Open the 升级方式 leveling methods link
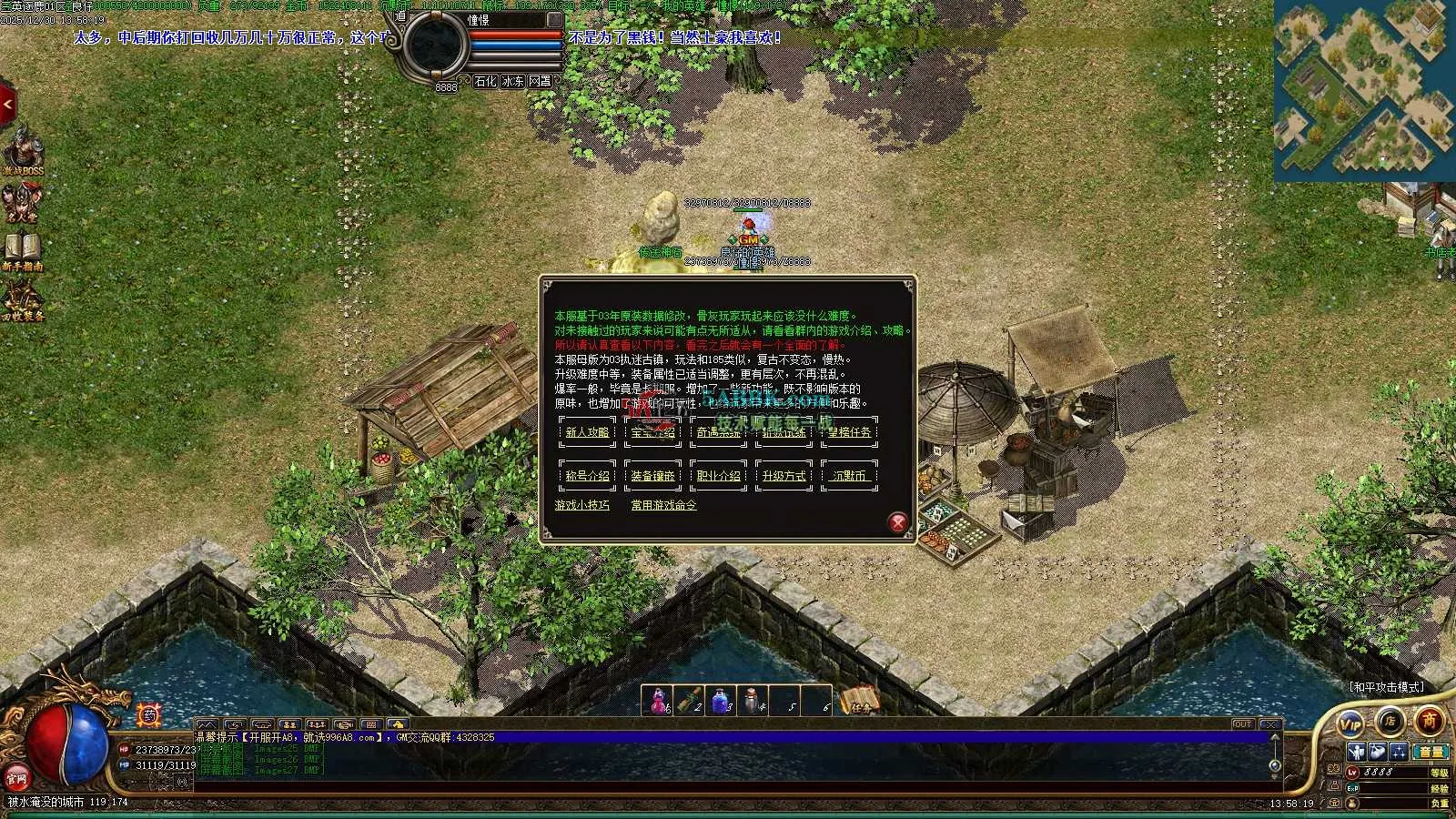Viewport: 1456px width, 819px height. [x=784, y=476]
